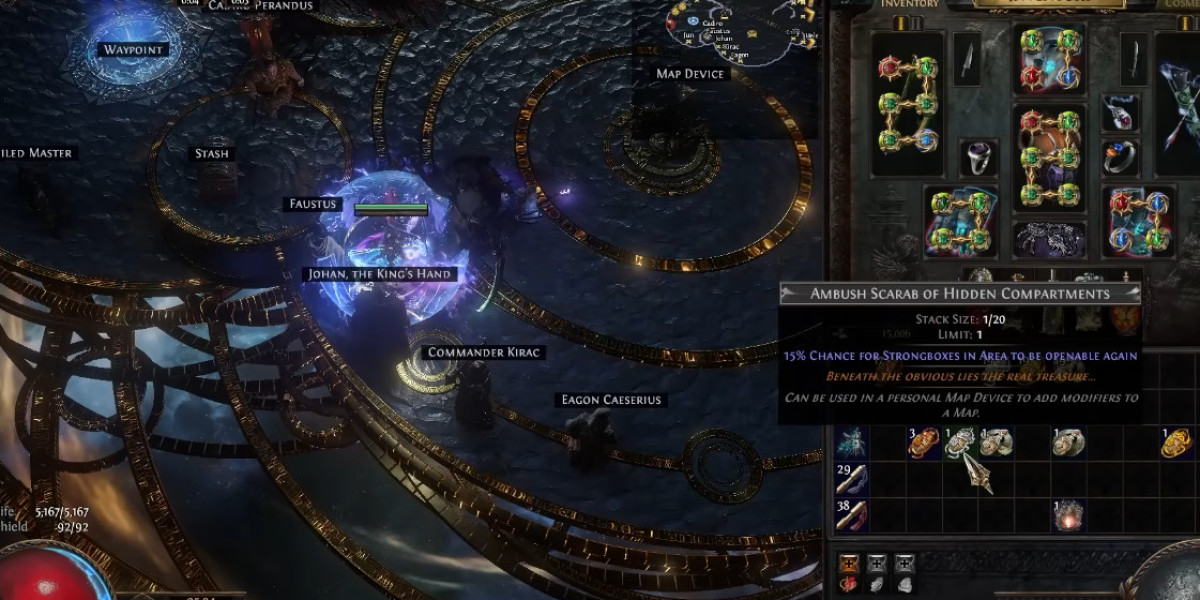1200x600 pixels.
Task: Select the glowing red orb inventory item
Action: tap(1069, 515)
